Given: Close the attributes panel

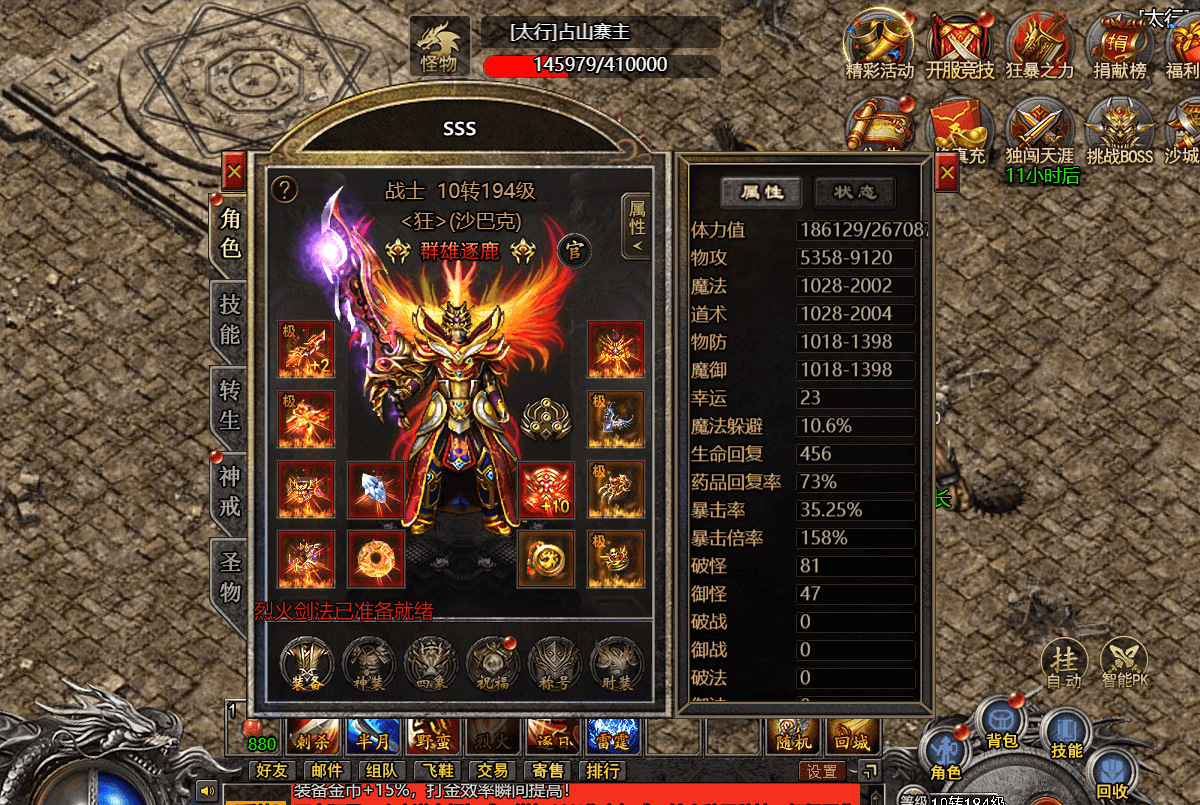Looking at the screenshot, I should tap(947, 173).
